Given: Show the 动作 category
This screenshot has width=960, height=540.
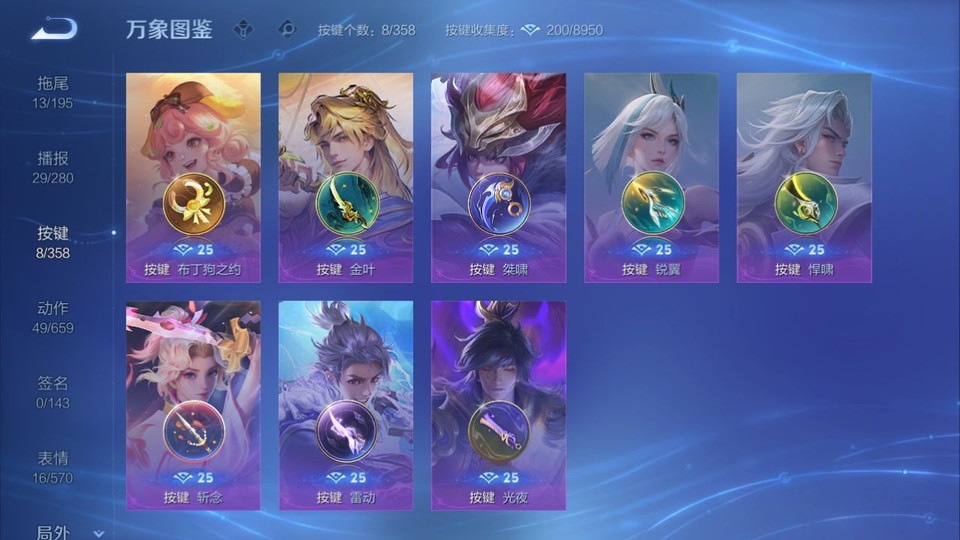Looking at the screenshot, I should tap(54, 317).
